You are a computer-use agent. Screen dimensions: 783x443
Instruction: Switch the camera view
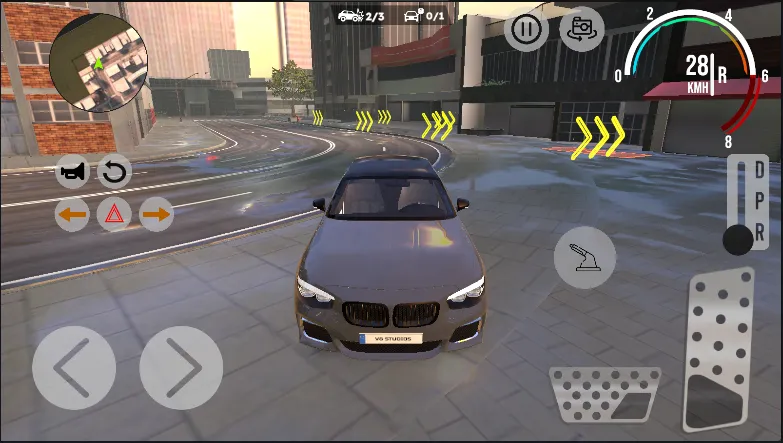click(581, 29)
